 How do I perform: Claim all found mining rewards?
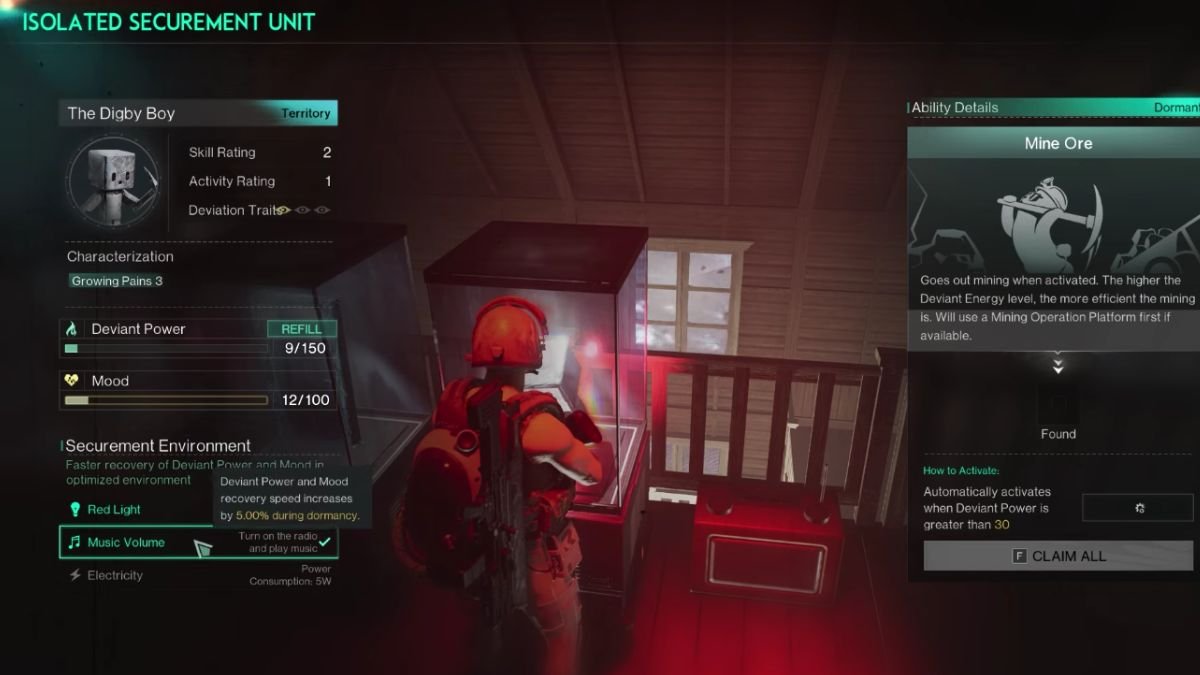pyautogui.click(x=1058, y=556)
